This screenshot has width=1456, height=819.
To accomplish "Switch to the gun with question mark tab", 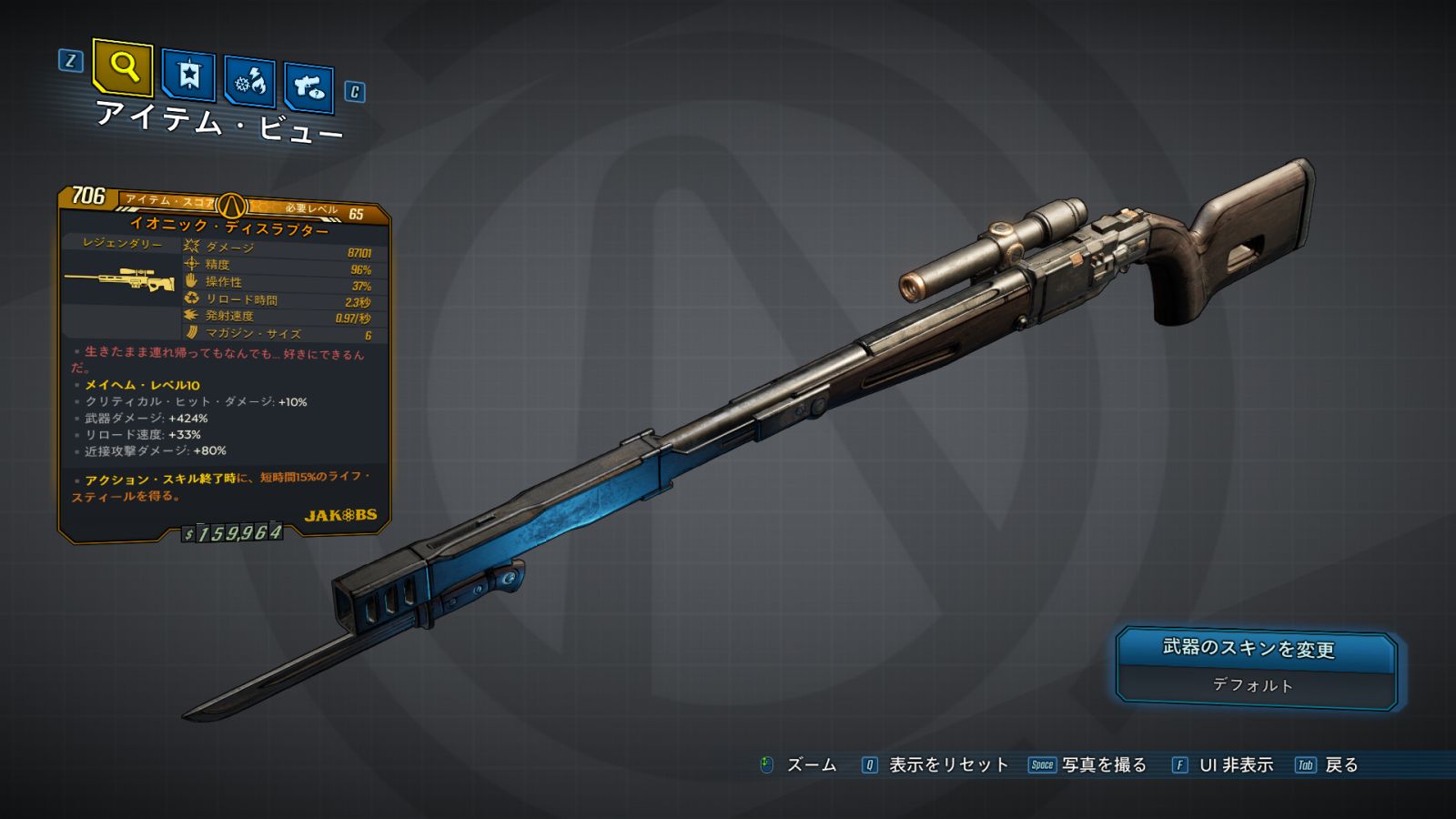I will (x=308, y=87).
